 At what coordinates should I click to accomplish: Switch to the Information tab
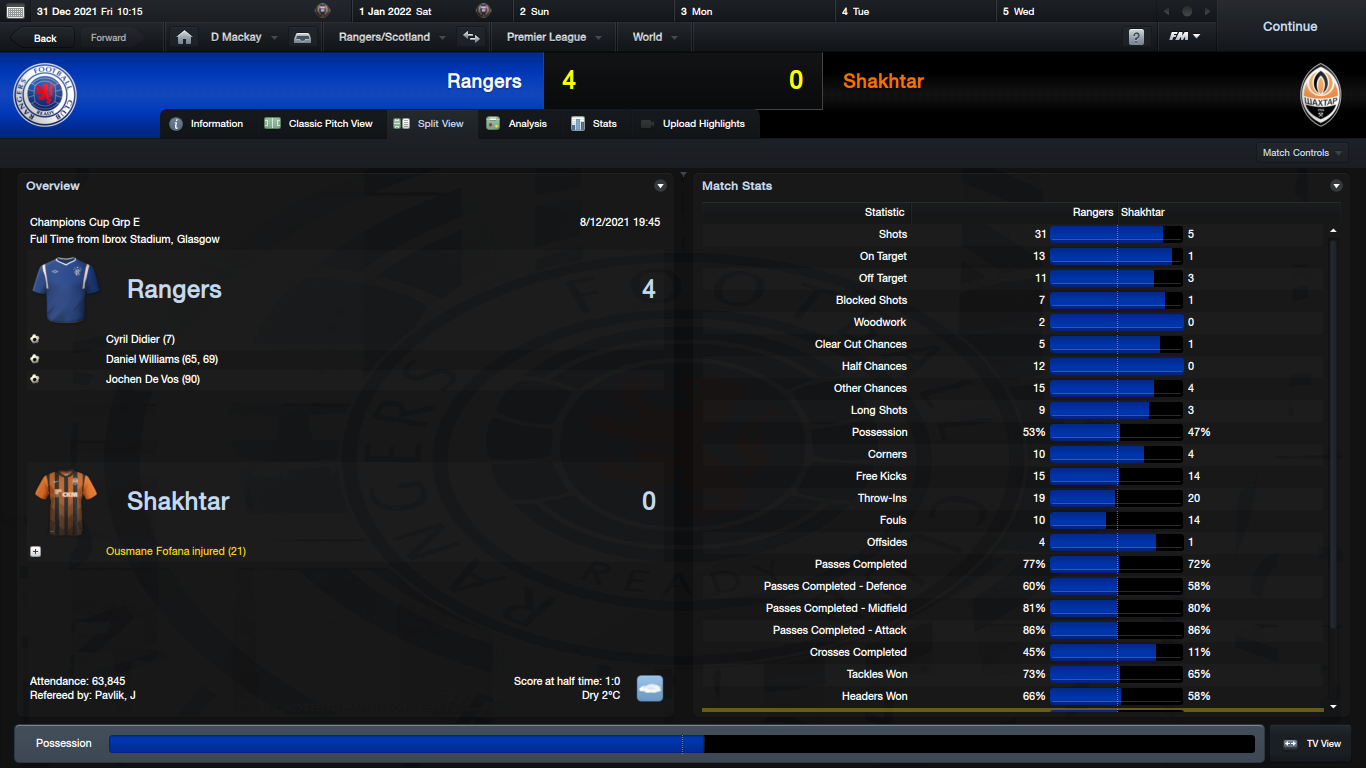pyautogui.click(x=207, y=124)
